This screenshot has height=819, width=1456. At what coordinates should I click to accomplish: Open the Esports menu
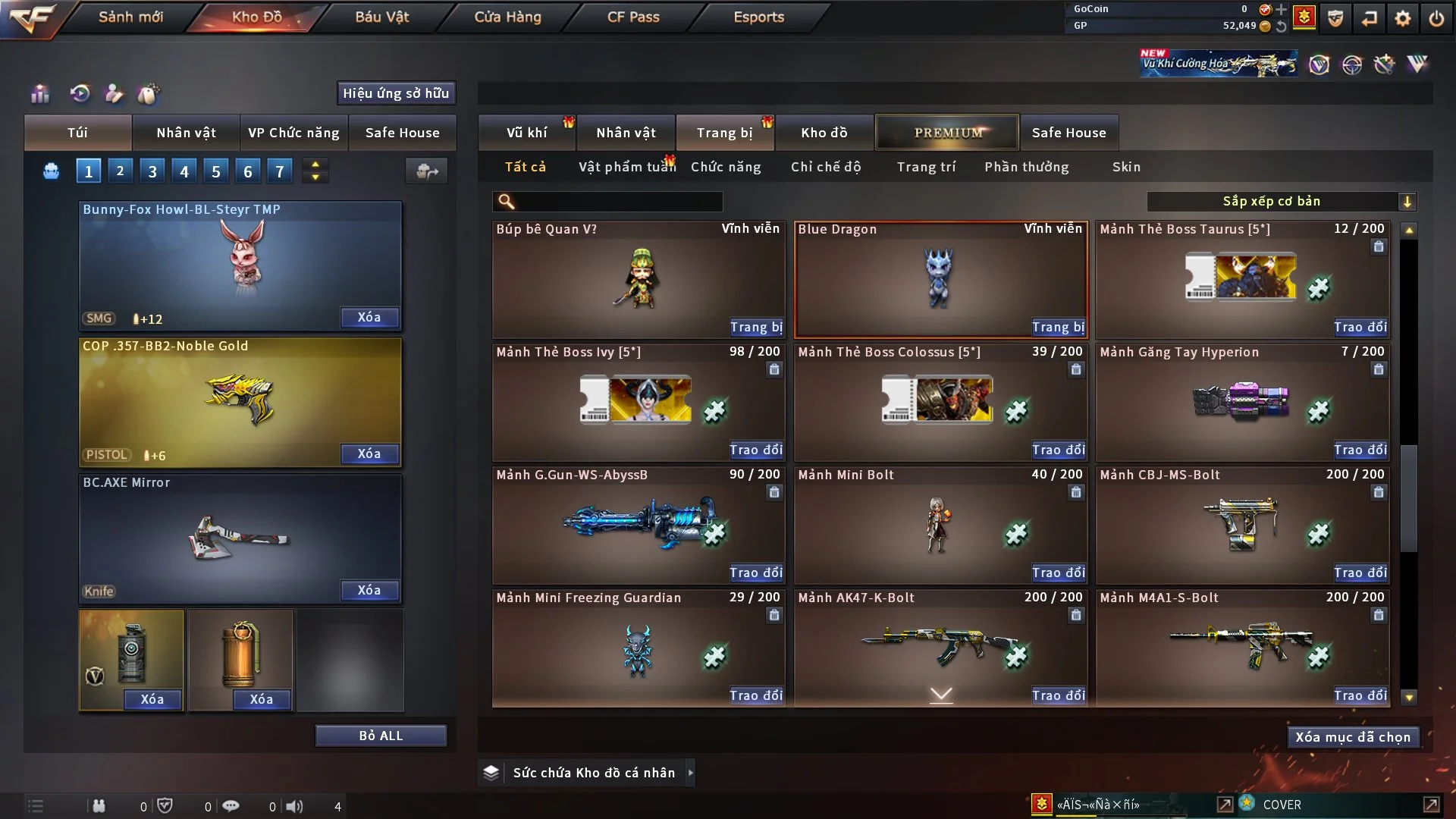point(758,17)
